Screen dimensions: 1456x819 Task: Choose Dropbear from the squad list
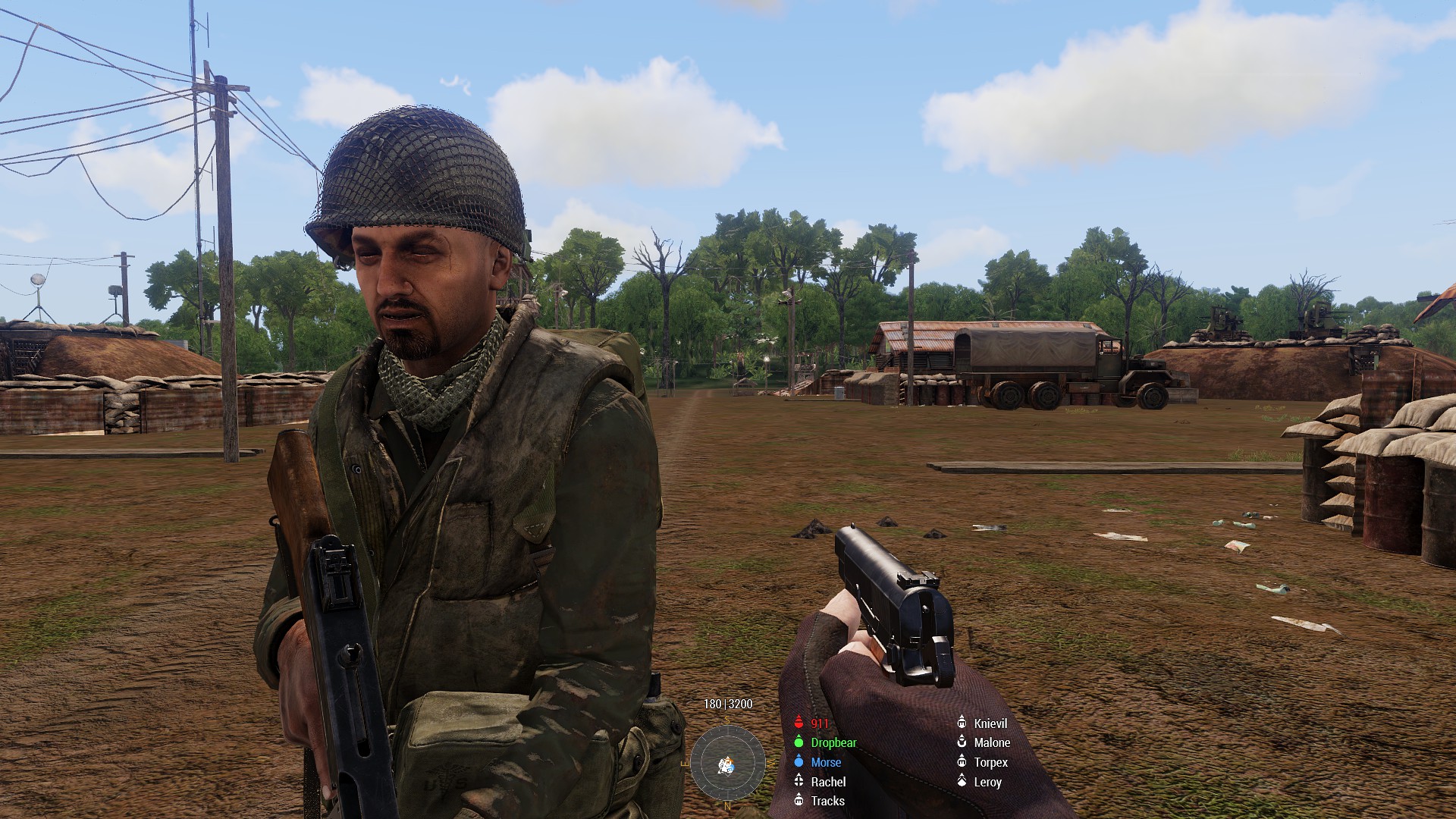point(833,743)
